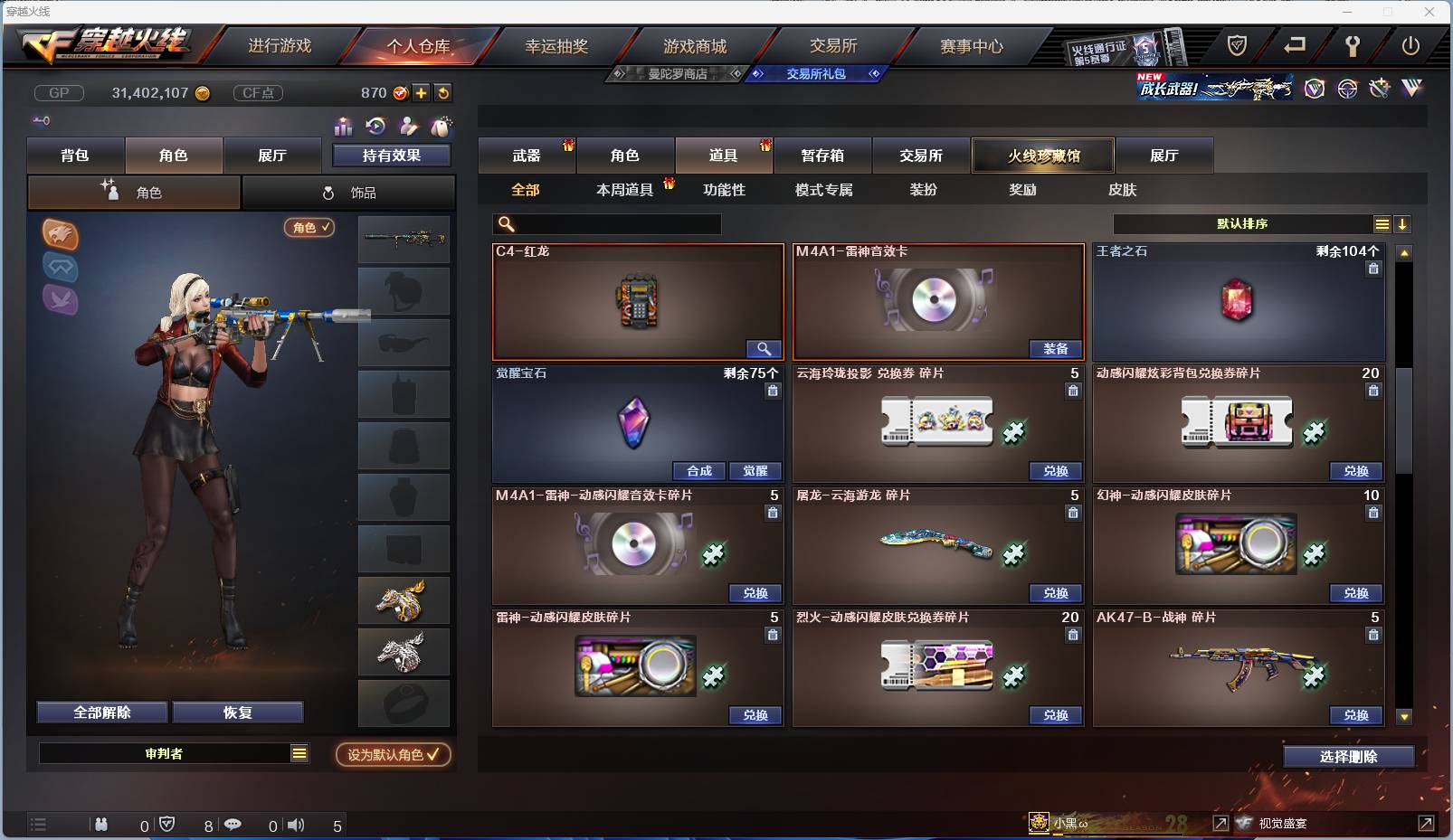Click 兑换 on the 烈火-动感闪耀皮肤 card
The width and height of the screenshot is (1453, 840).
tap(1054, 714)
